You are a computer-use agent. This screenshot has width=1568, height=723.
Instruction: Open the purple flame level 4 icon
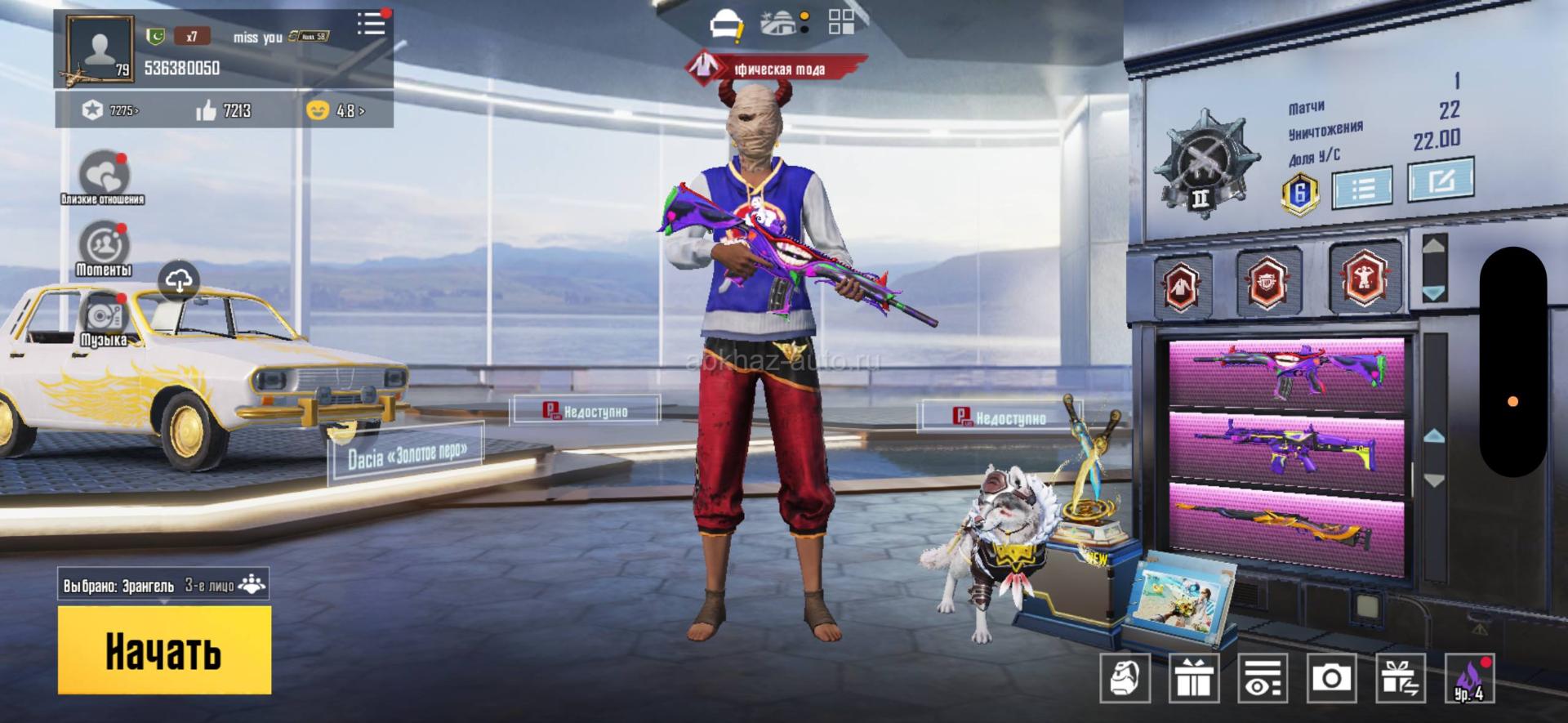1469,677
